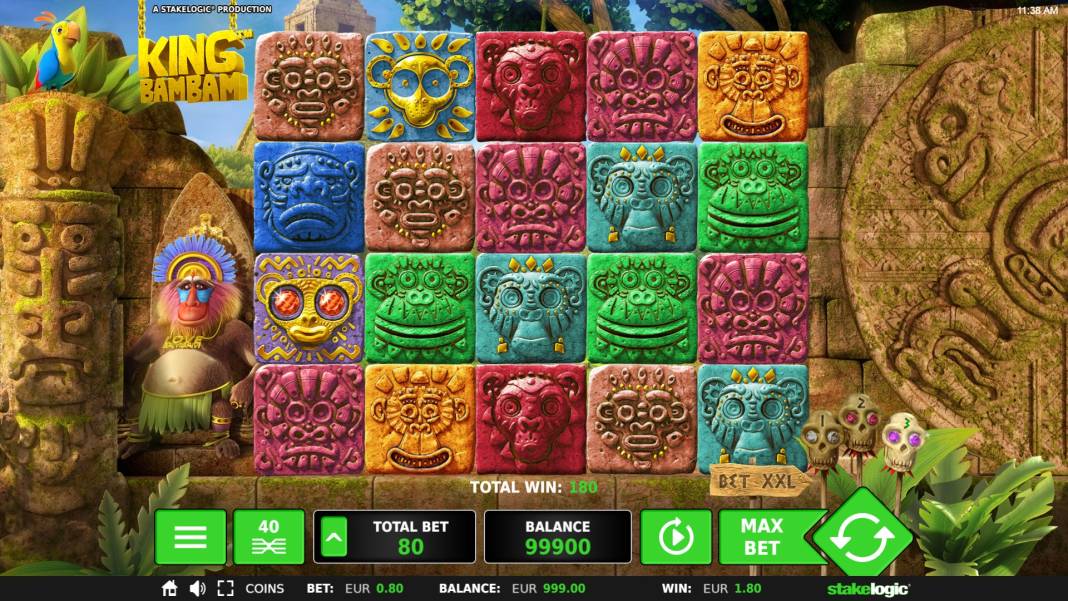The height and width of the screenshot is (601, 1068).
Task: Open the hamburger menu
Action: [x=190, y=537]
